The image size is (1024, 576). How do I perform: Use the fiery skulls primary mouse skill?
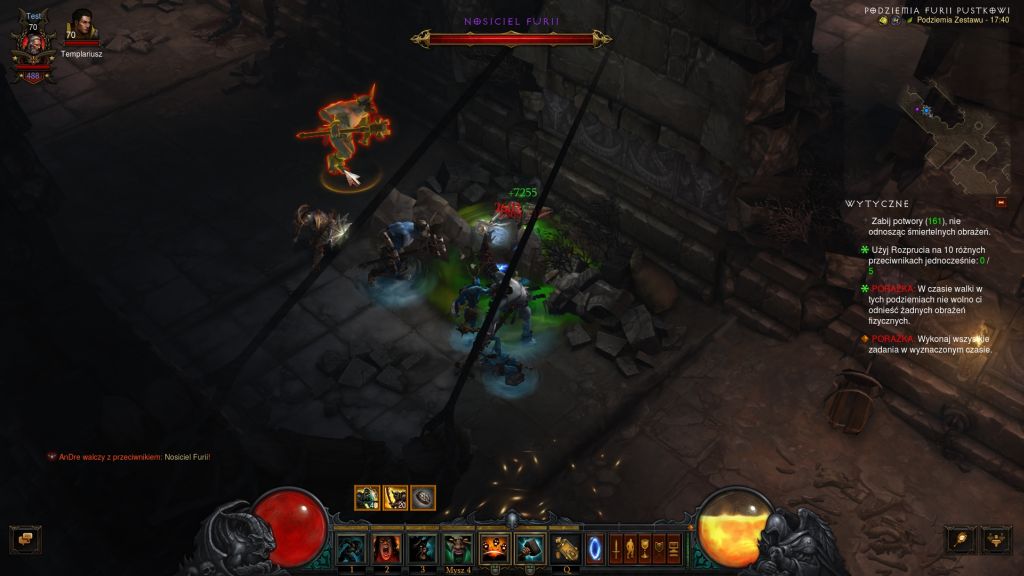[x=494, y=548]
